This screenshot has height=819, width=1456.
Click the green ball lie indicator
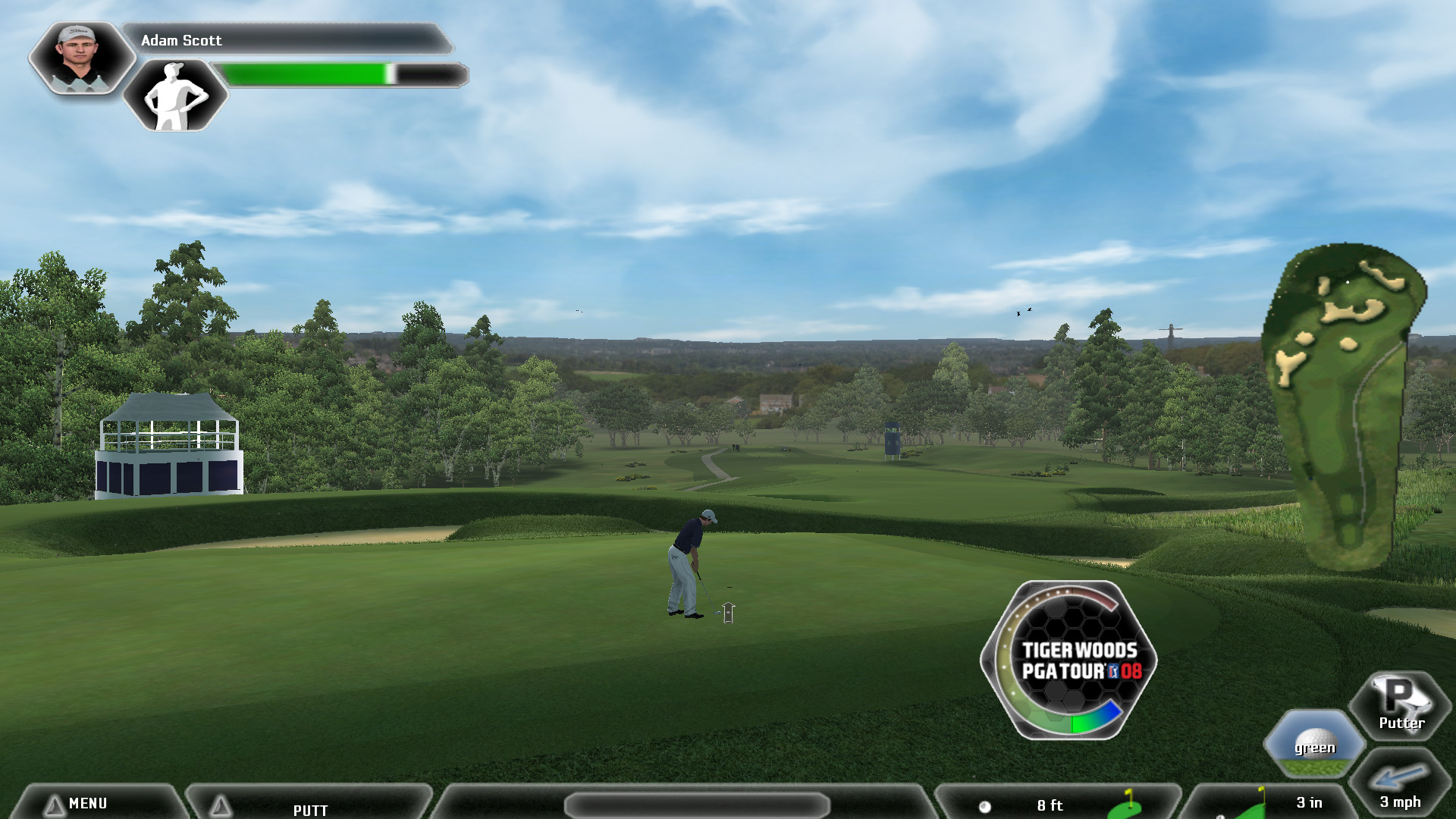[x=1314, y=744]
